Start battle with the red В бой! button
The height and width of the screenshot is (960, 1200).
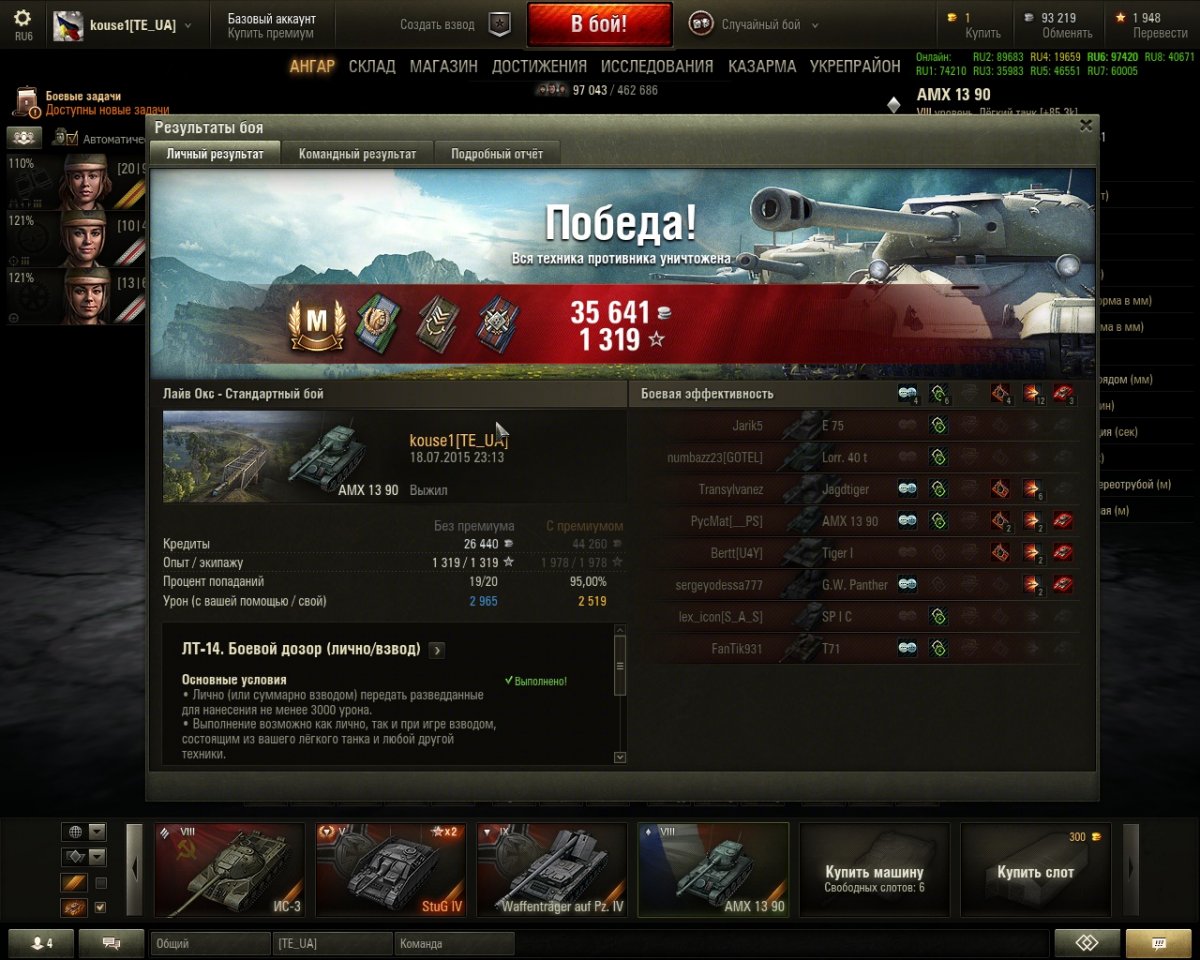click(x=599, y=25)
